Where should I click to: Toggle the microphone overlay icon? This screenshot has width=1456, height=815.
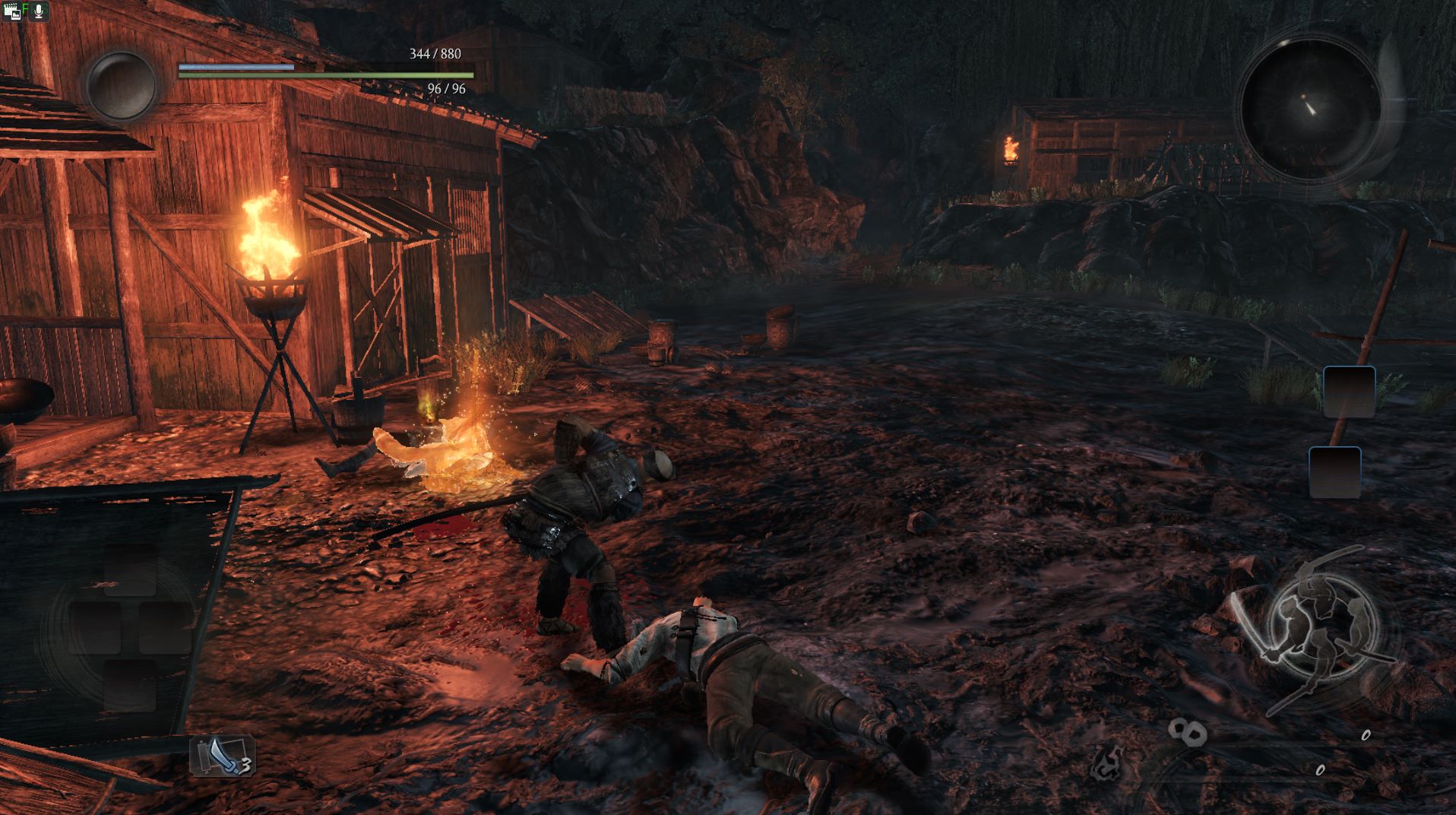pyautogui.click(x=38, y=11)
